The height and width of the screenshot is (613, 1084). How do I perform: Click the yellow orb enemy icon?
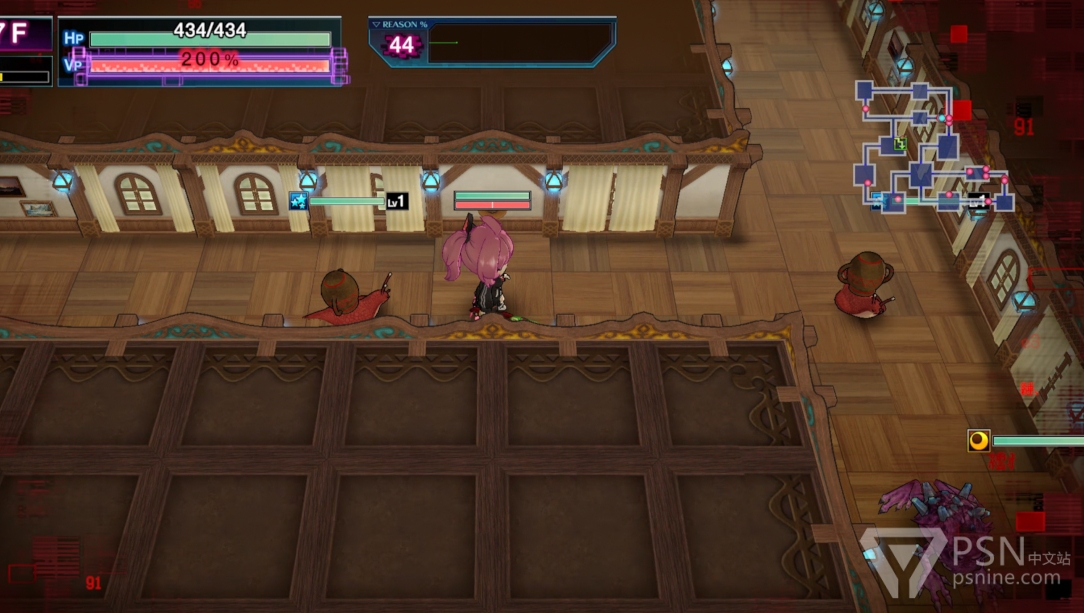point(978,440)
